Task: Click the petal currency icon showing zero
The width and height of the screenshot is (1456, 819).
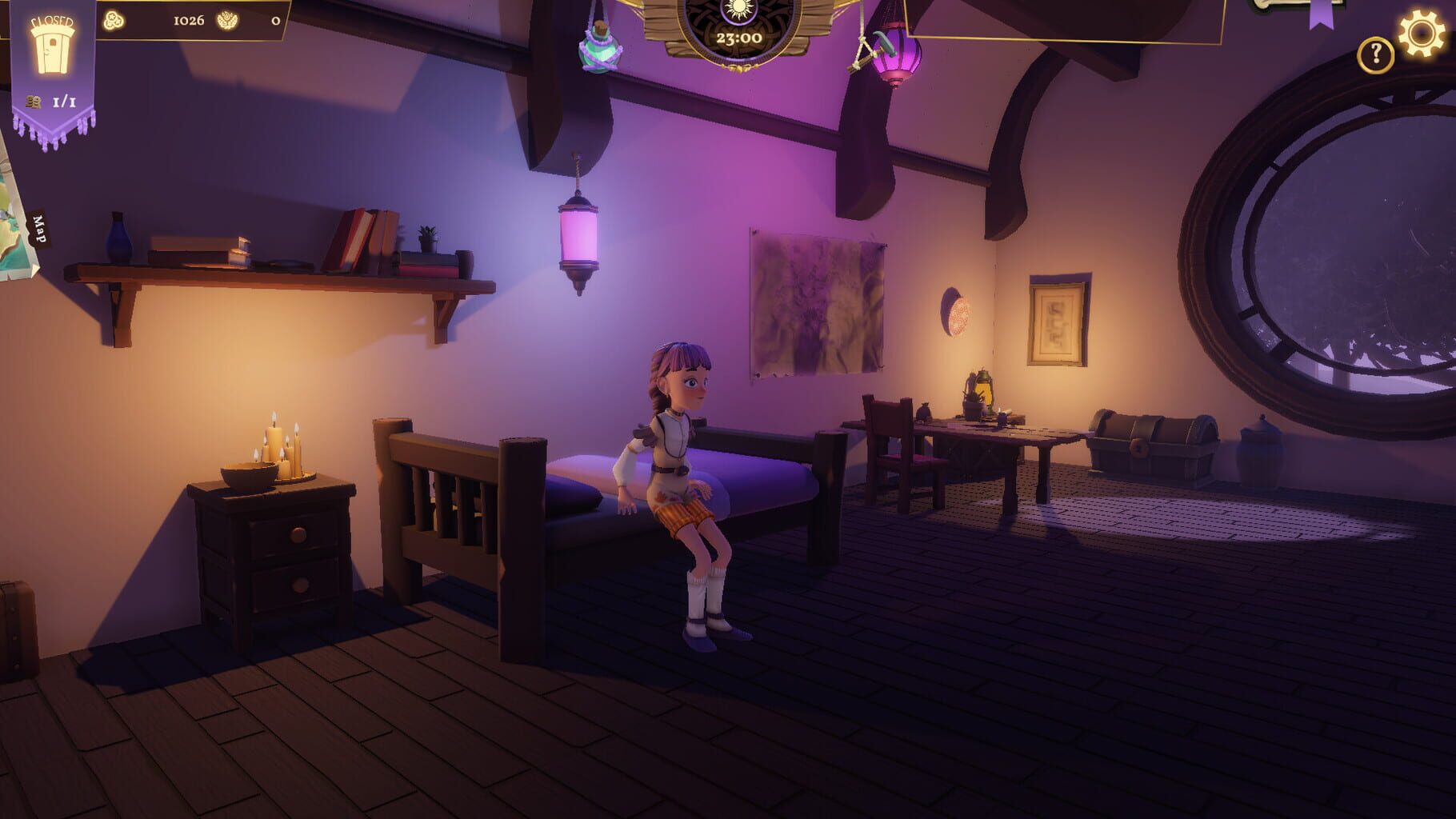Action: (x=228, y=21)
